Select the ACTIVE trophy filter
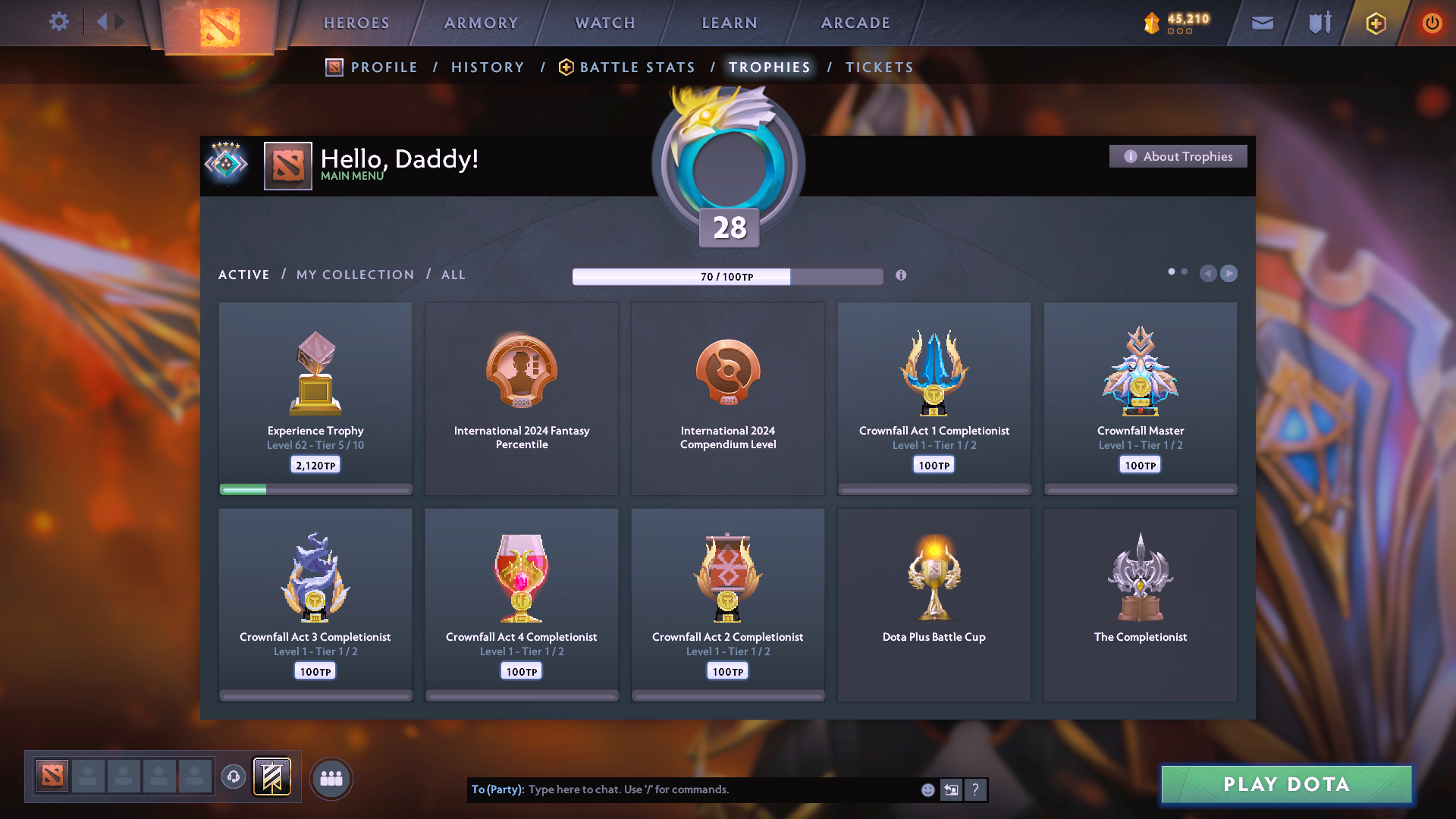Screen dimensions: 1456x819 243,275
